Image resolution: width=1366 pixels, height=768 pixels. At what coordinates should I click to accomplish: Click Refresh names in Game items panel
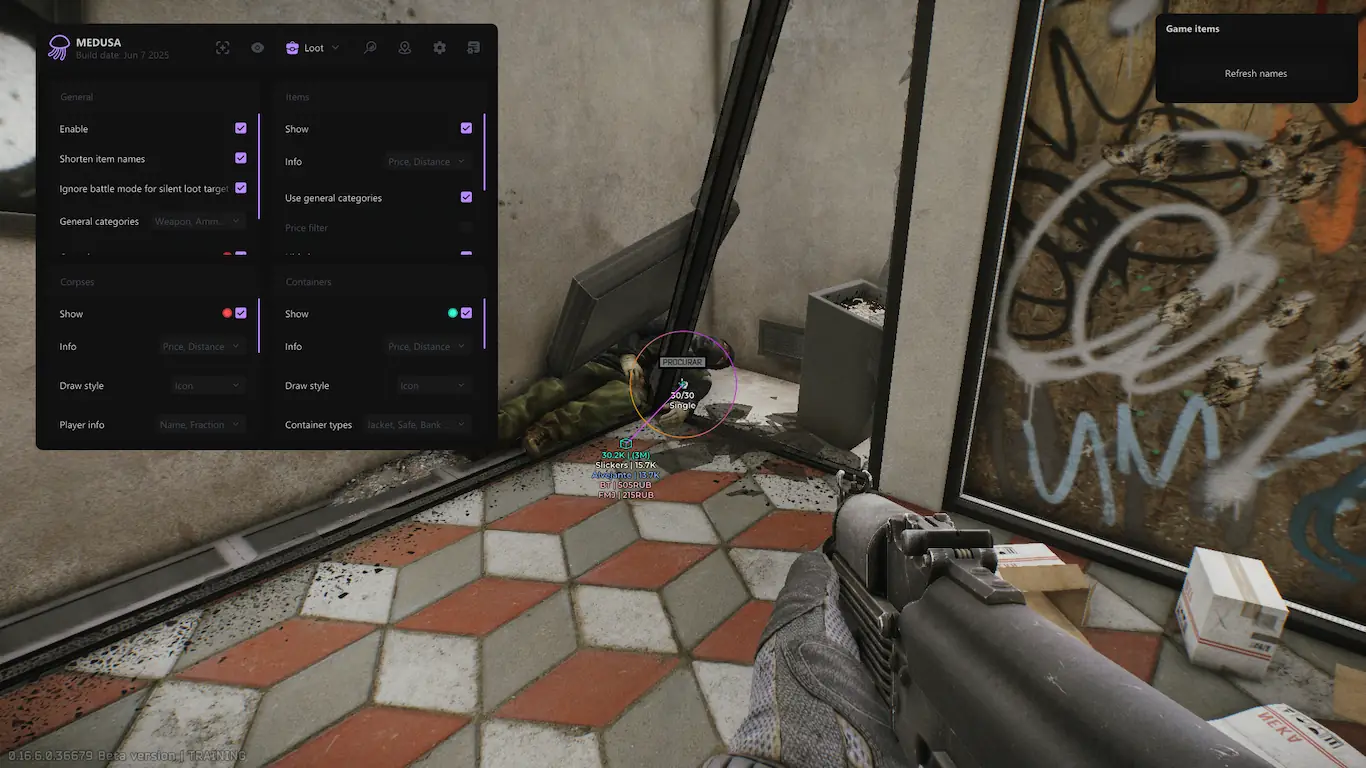[x=1256, y=74]
